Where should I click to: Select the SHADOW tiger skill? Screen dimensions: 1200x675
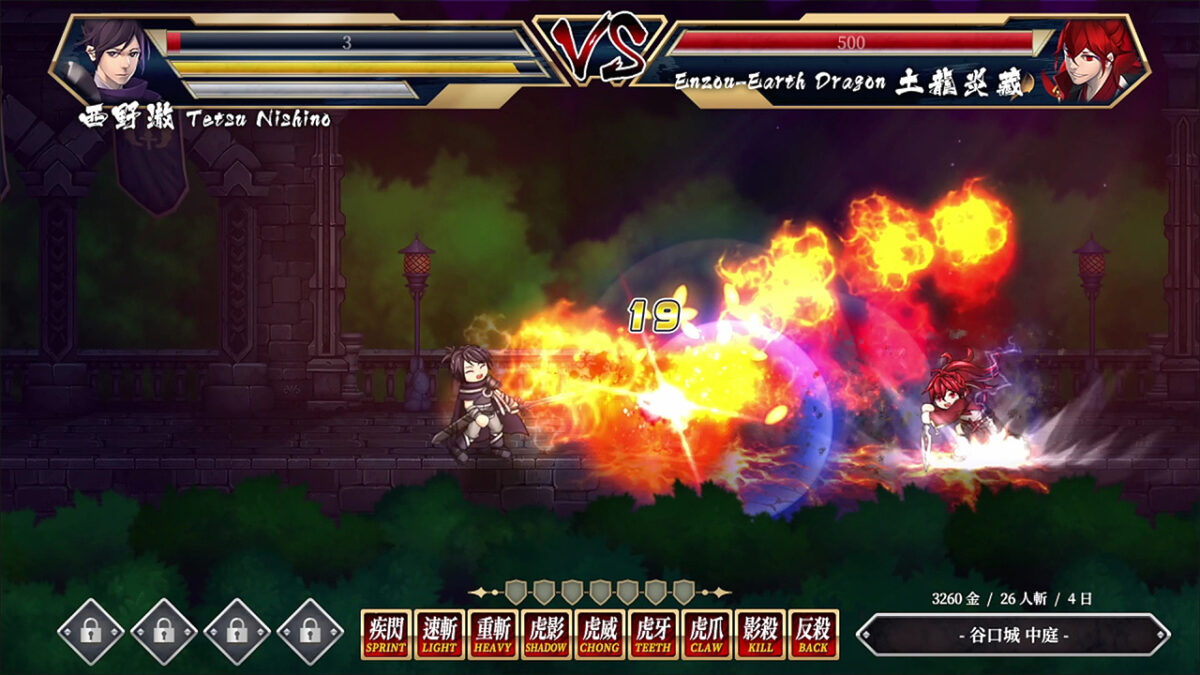click(x=547, y=634)
